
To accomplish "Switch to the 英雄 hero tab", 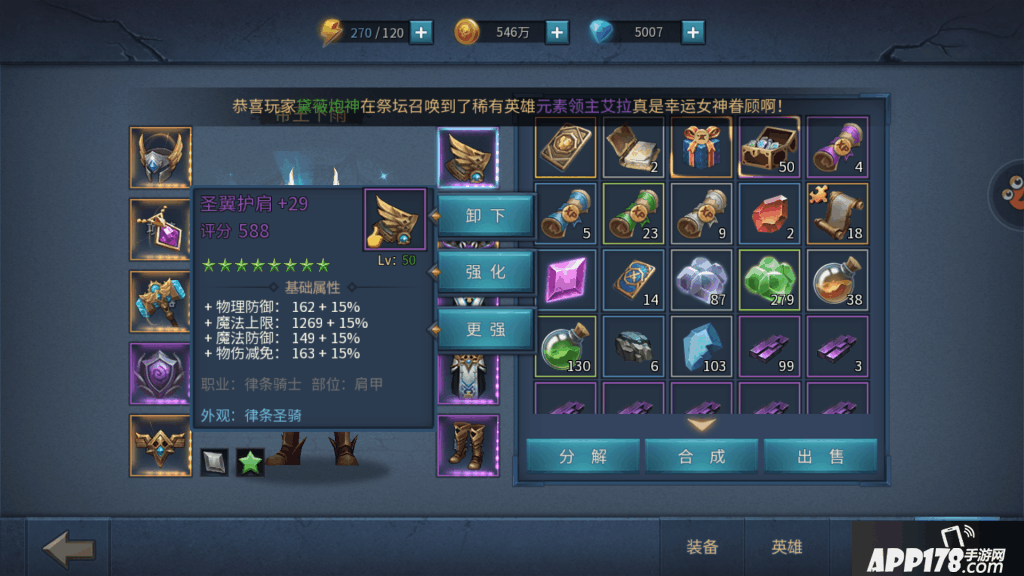I will coord(787,547).
